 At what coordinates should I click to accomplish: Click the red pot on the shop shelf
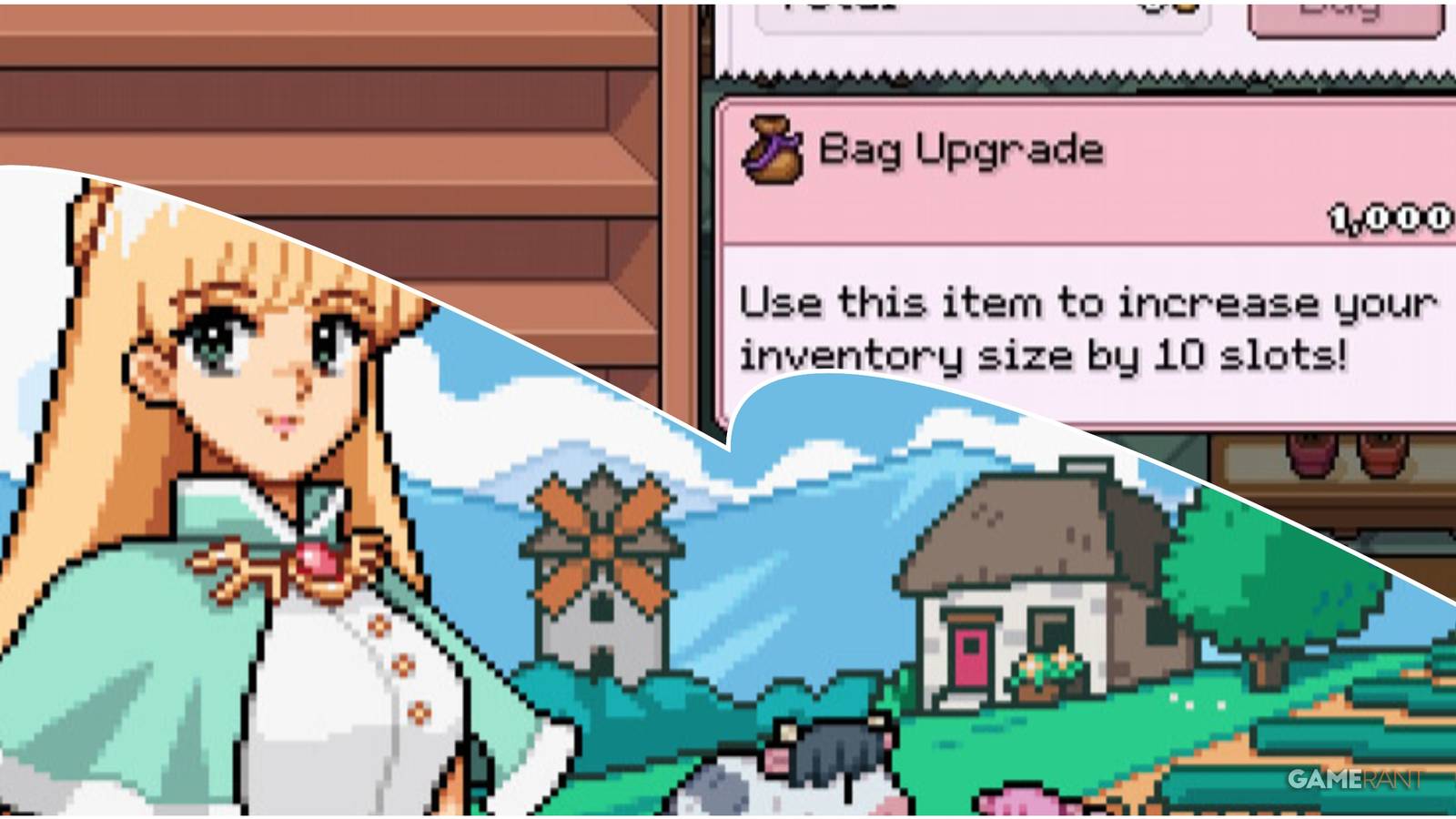1381,455
